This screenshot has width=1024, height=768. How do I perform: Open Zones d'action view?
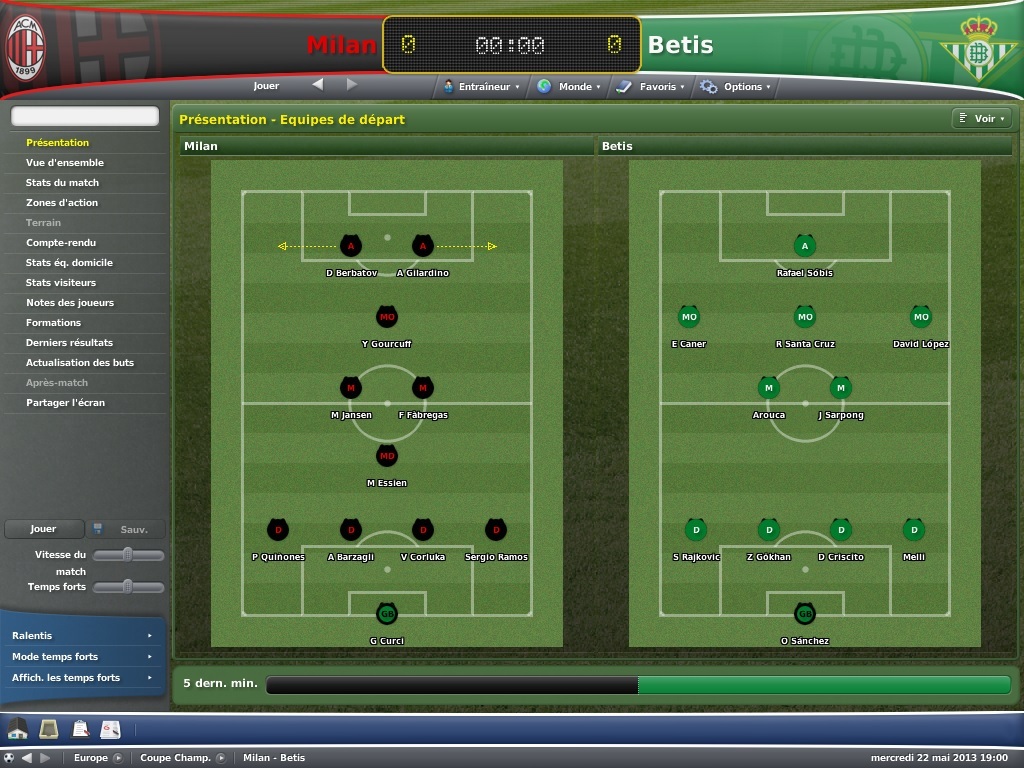(62, 203)
